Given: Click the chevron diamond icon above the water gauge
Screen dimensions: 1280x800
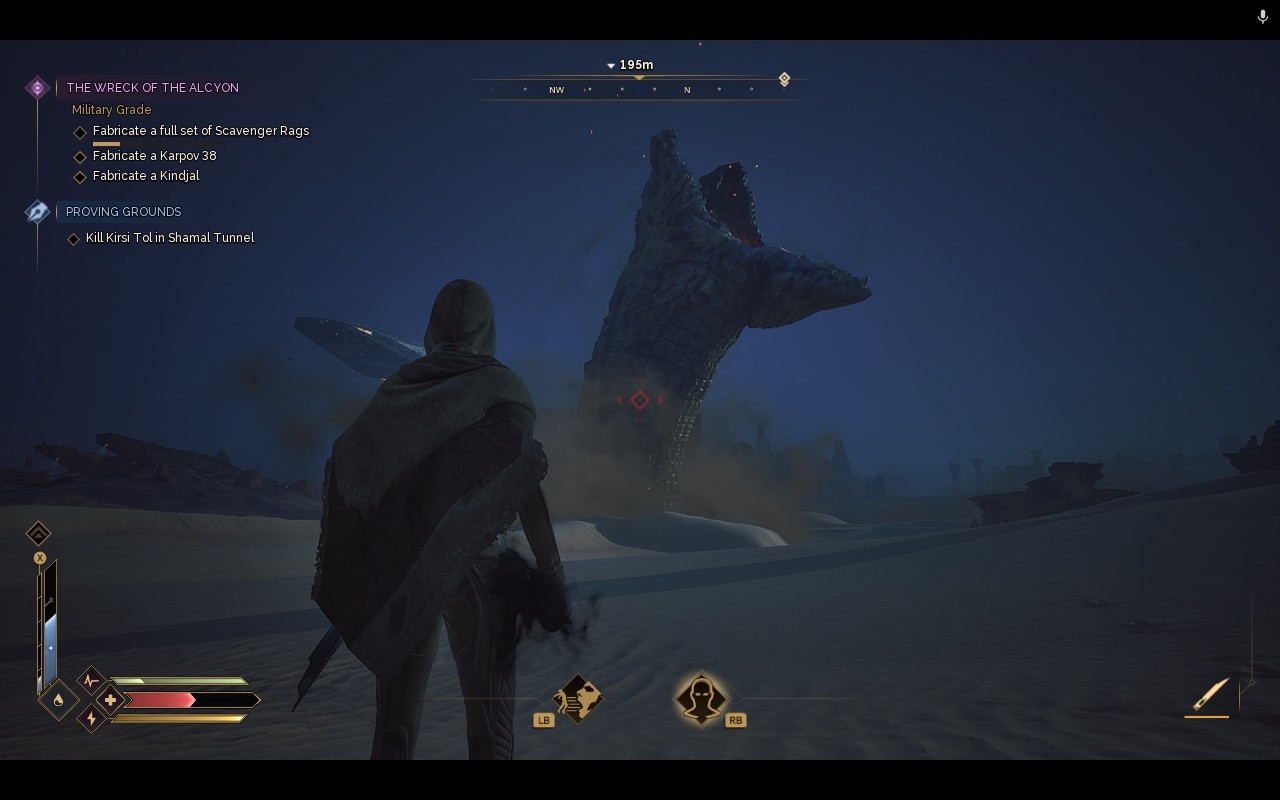Looking at the screenshot, I should 38,533.
